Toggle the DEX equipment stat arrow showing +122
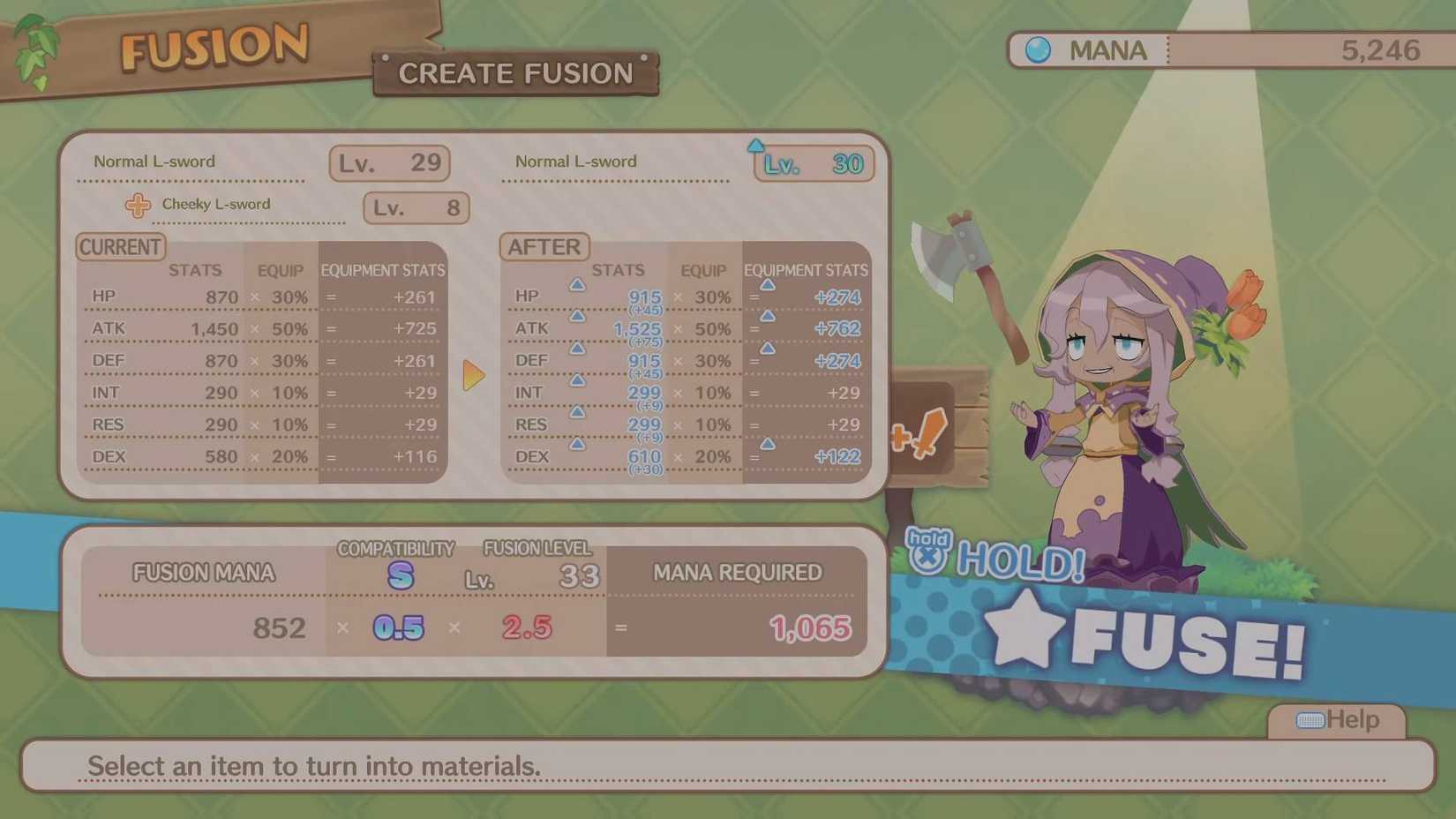Image resolution: width=1456 pixels, height=819 pixels. coord(767,446)
